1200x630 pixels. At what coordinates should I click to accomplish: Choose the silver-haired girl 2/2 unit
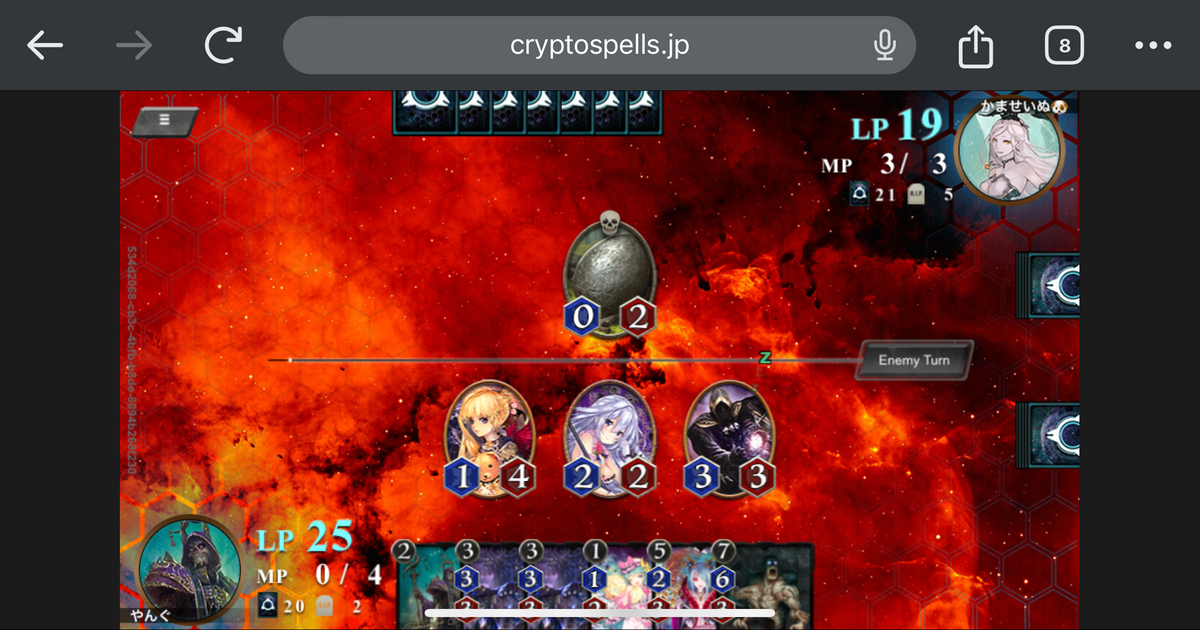(x=609, y=437)
